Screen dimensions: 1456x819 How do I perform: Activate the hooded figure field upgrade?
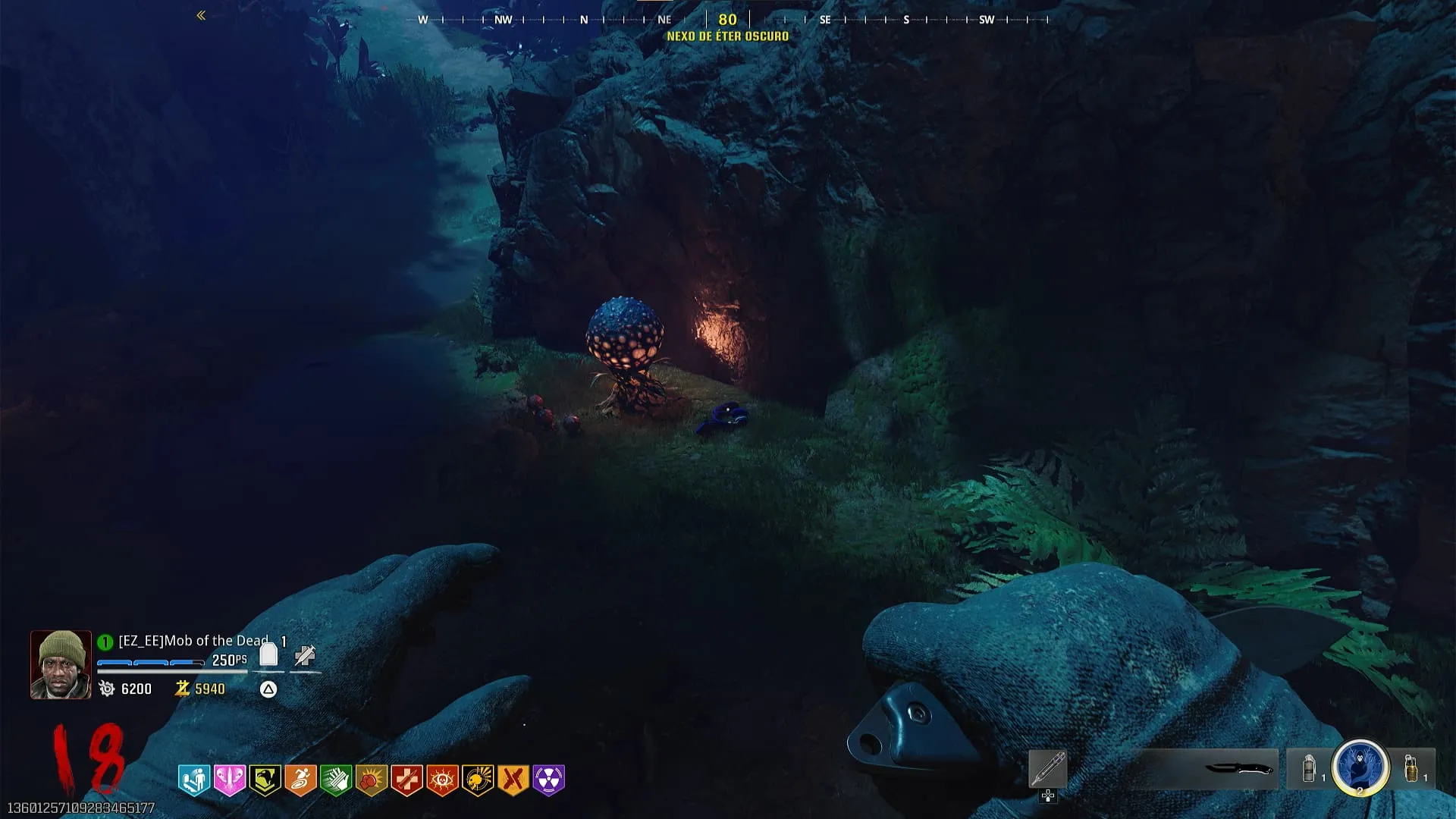click(x=1360, y=767)
